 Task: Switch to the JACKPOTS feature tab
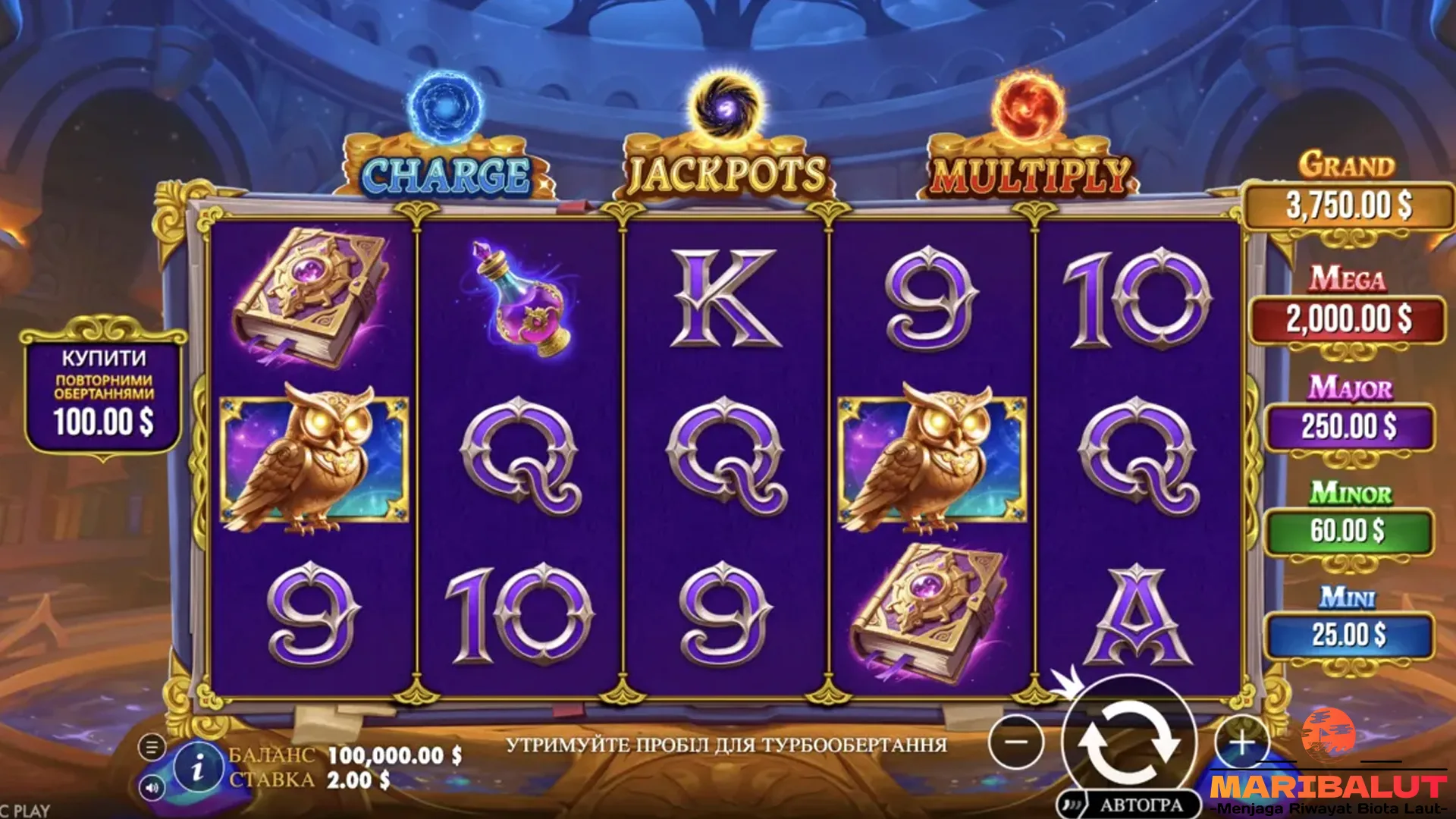click(726, 173)
